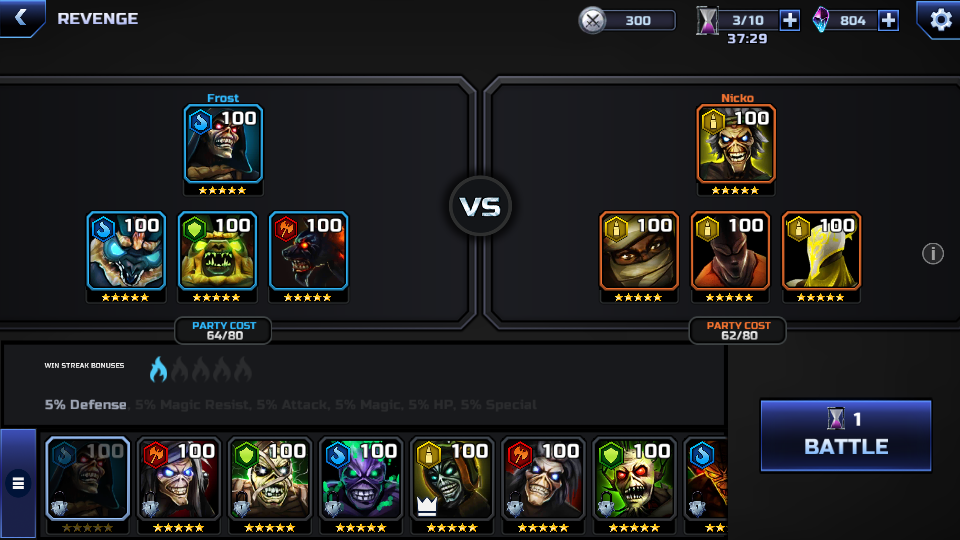Viewport: 960px width, 540px height.
Task: Select the dimmed hooded Eddie roster card
Action: pos(88,478)
